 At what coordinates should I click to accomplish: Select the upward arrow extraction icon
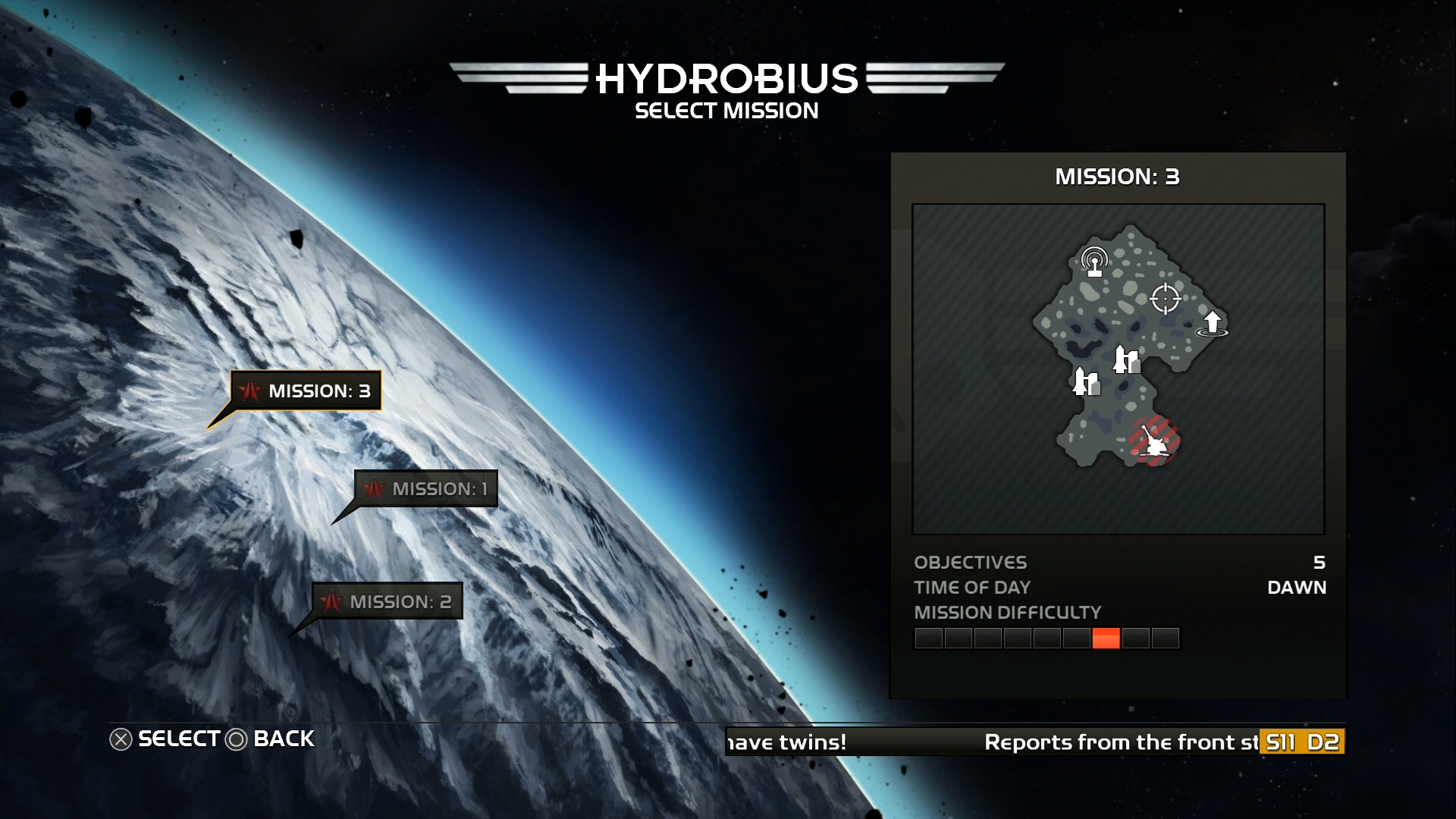point(1212,323)
